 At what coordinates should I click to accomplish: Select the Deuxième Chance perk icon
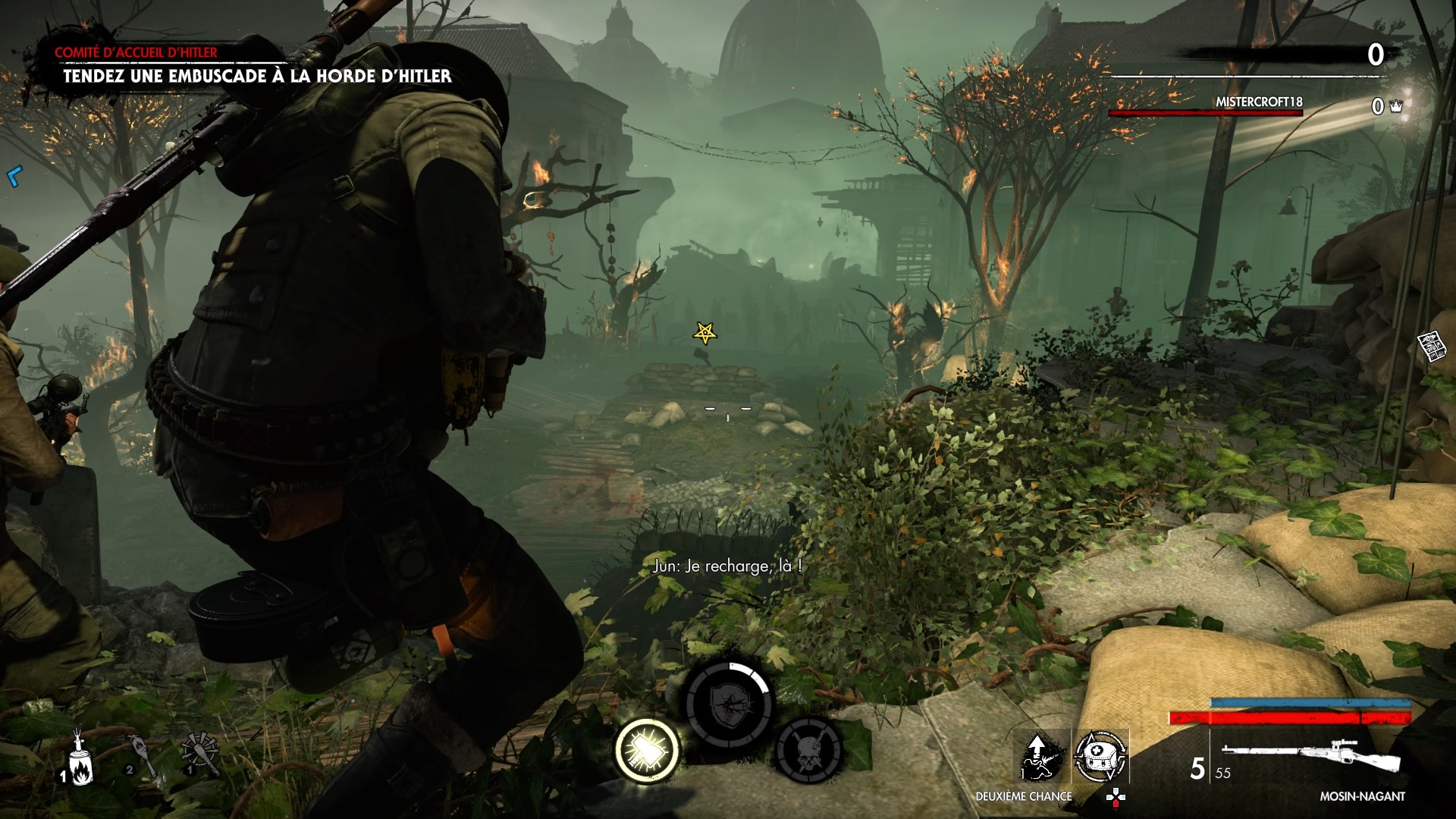point(1041,757)
